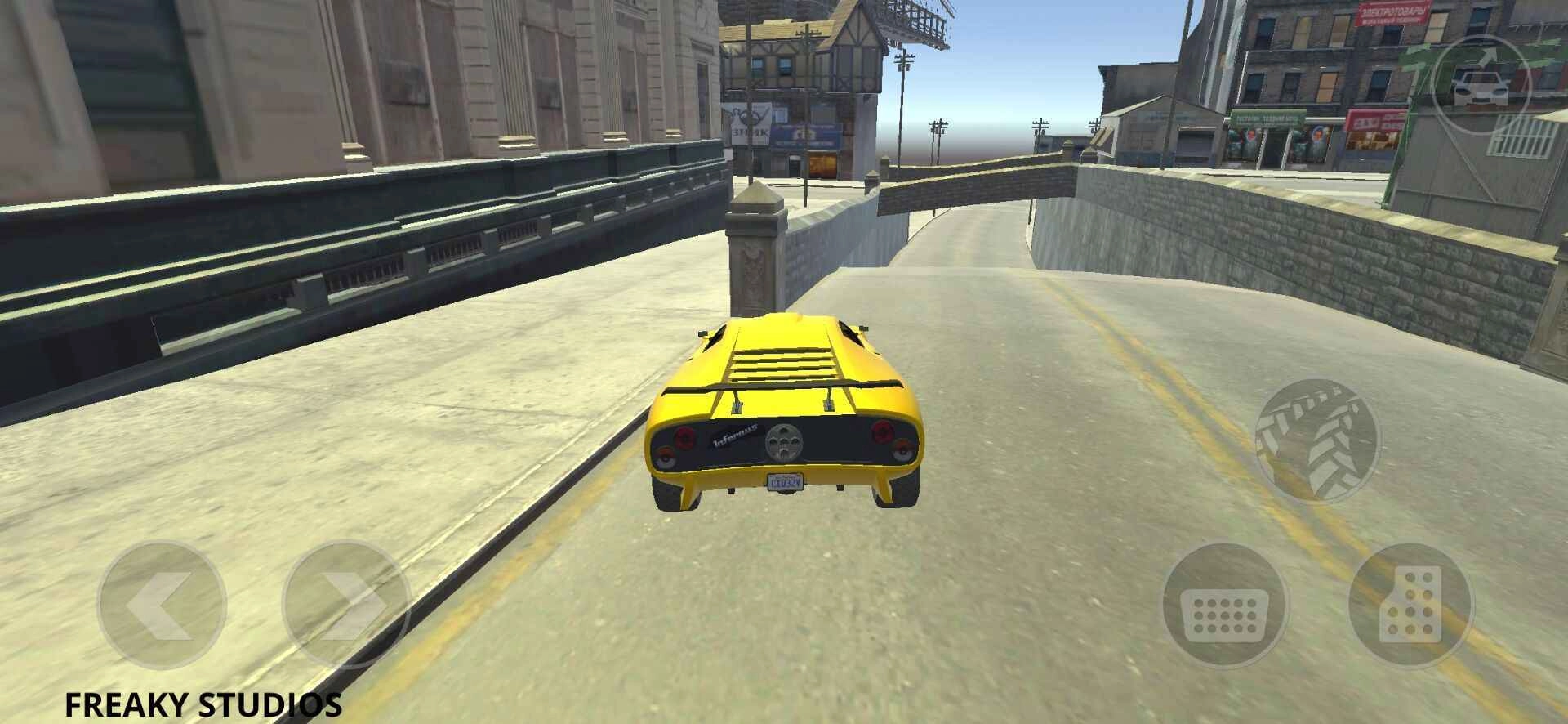The width and height of the screenshot is (1568, 724).
Task: Click the FREAKY STUDIOS watermark text
Action: pyautogui.click(x=204, y=701)
